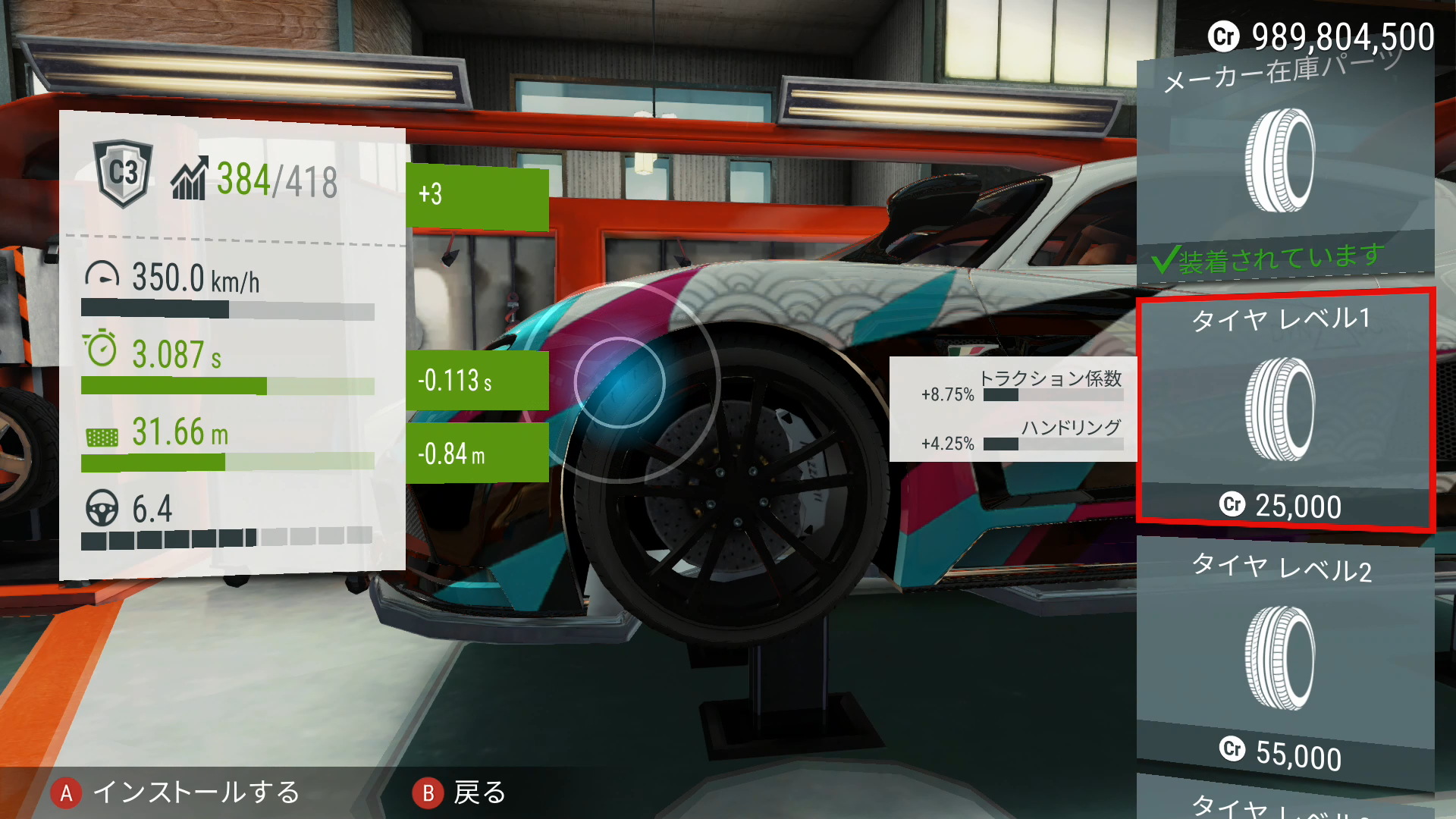Click the インストールする install option
The height and width of the screenshot is (819, 1456).
176,793
